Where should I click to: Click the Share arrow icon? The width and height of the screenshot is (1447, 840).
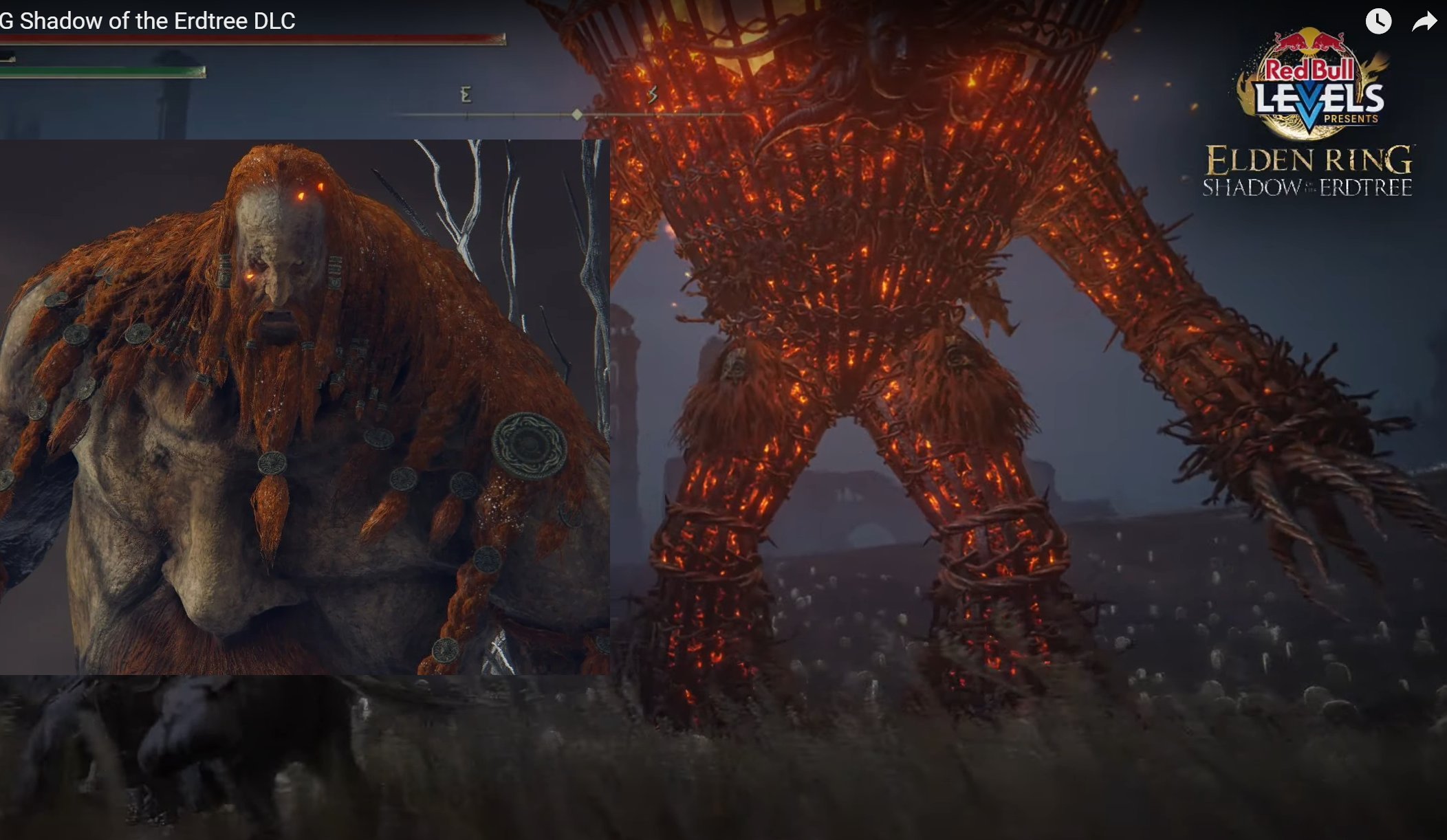[x=1423, y=23]
